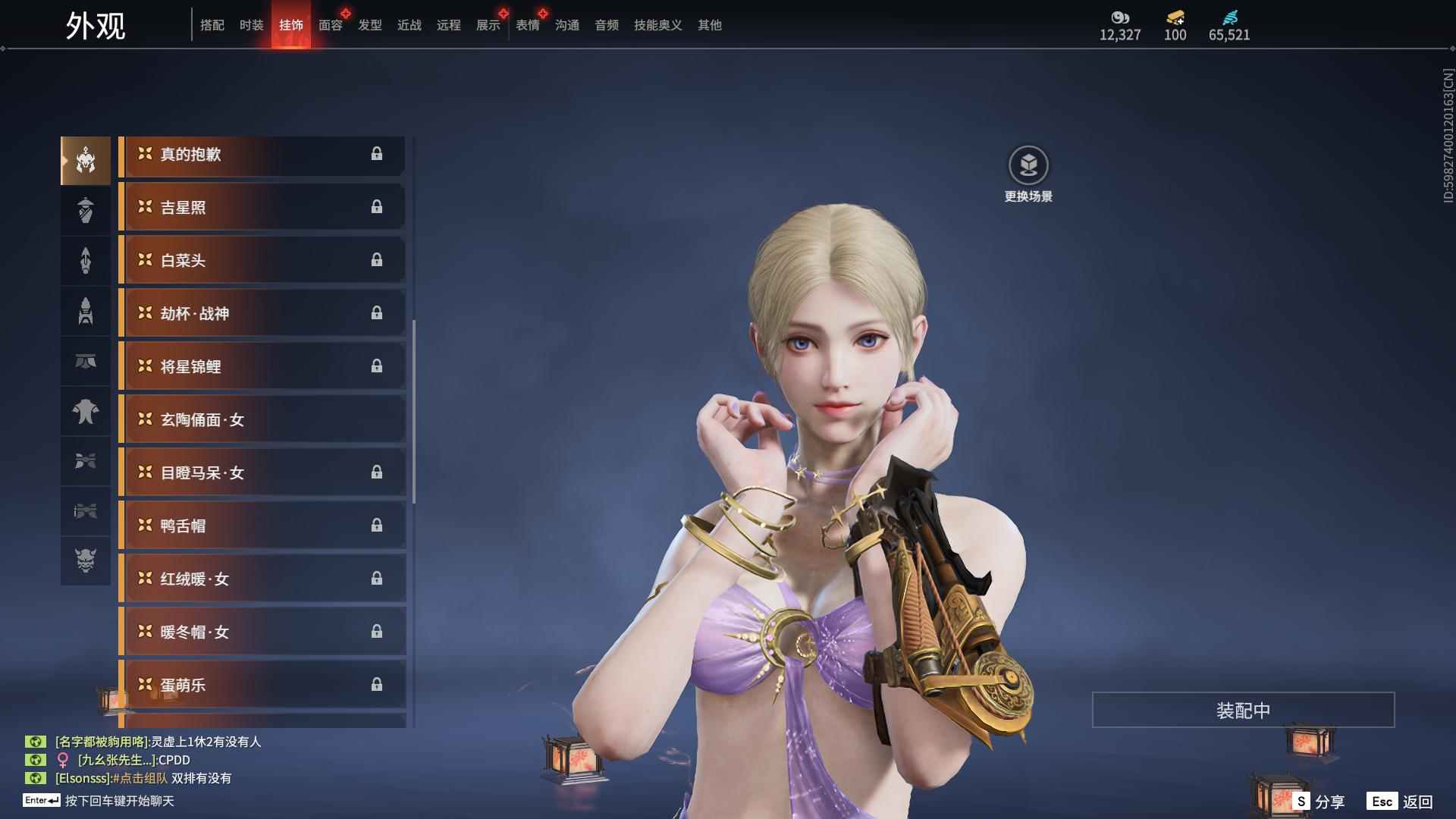Select the 蛋萌乐 accessory row
Image resolution: width=1456 pixels, height=819 pixels.
[x=262, y=686]
